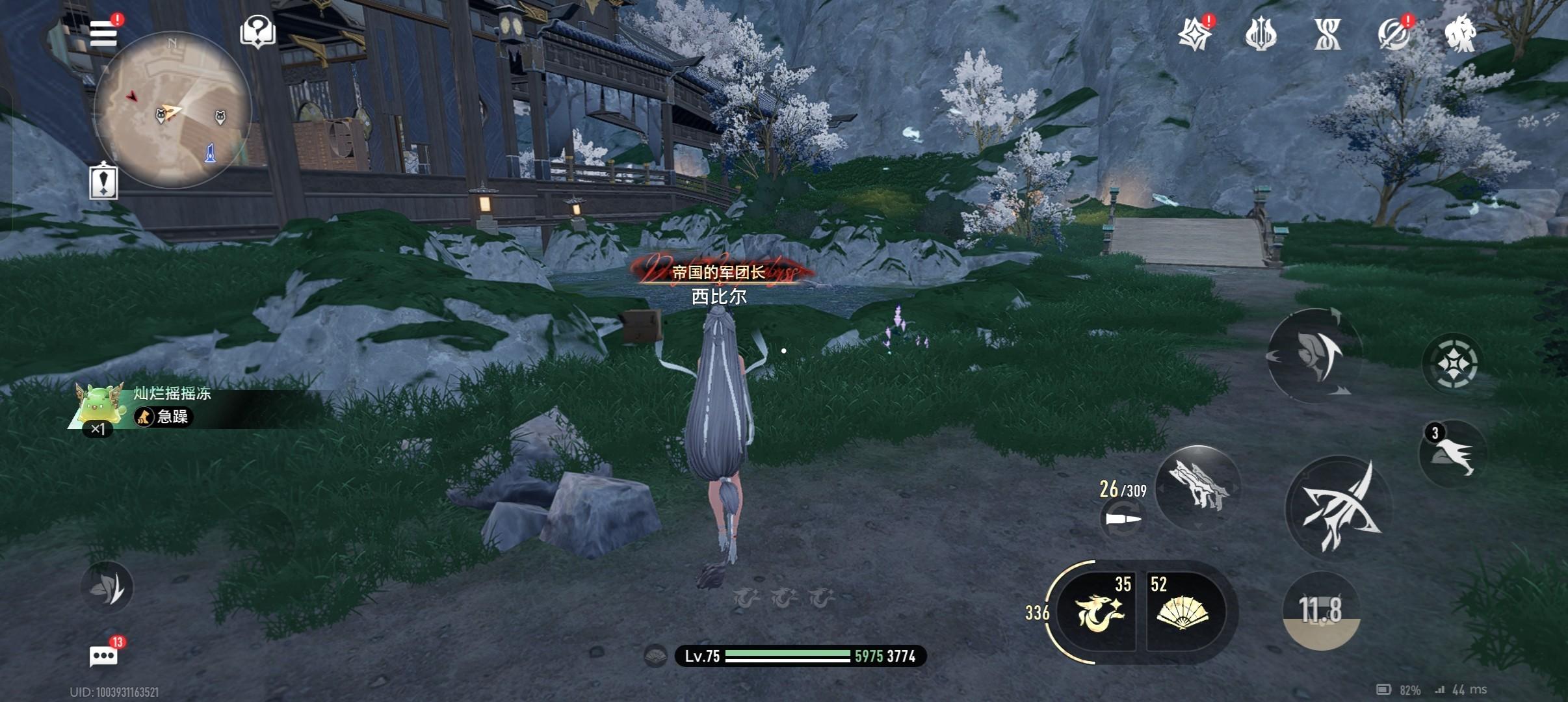Image resolution: width=1568 pixels, height=702 pixels.
Task: Open the chat bubble with 13 messages
Action: point(104,656)
